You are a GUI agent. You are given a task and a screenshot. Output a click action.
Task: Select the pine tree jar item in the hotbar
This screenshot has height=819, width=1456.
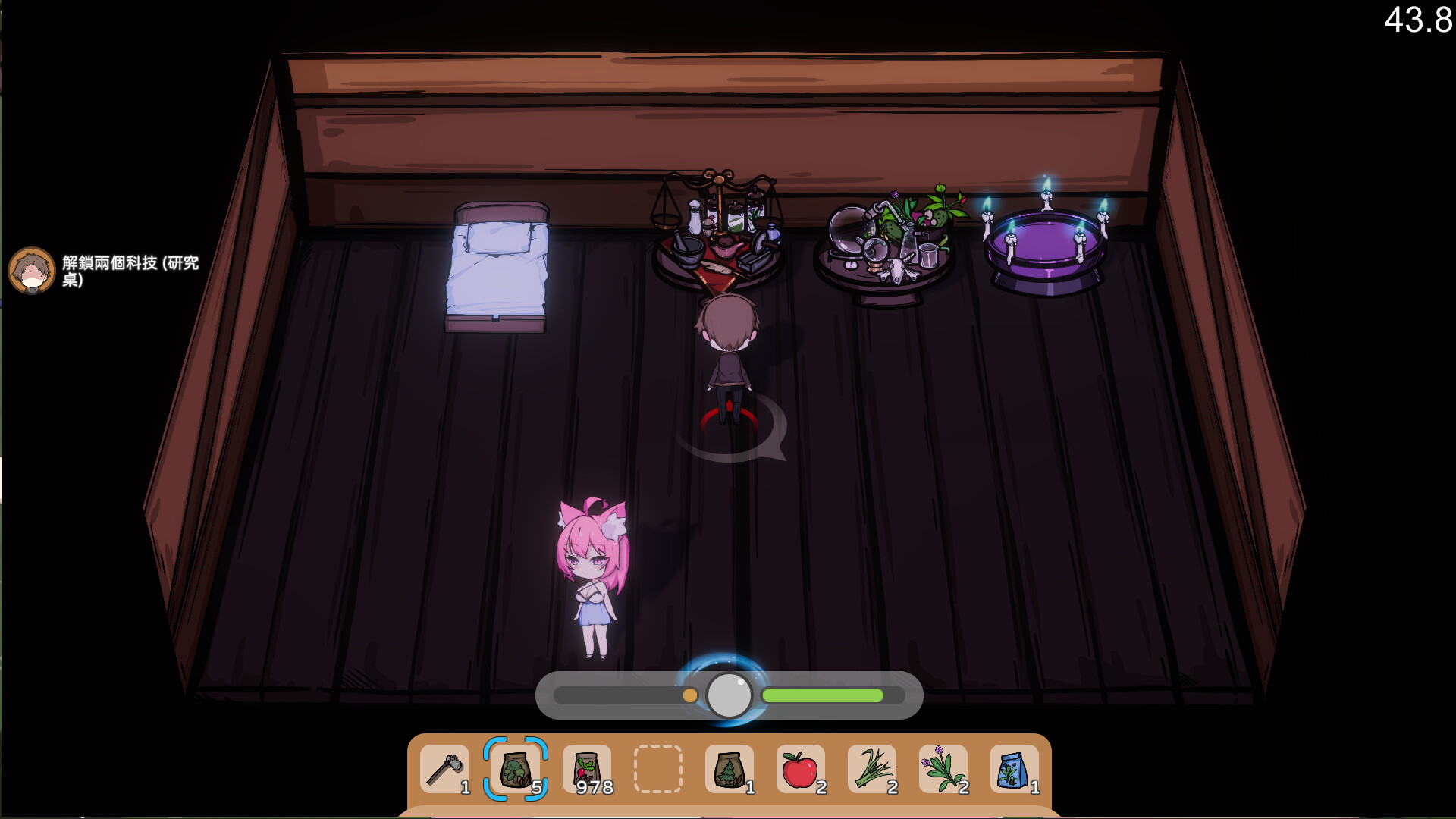730,769
